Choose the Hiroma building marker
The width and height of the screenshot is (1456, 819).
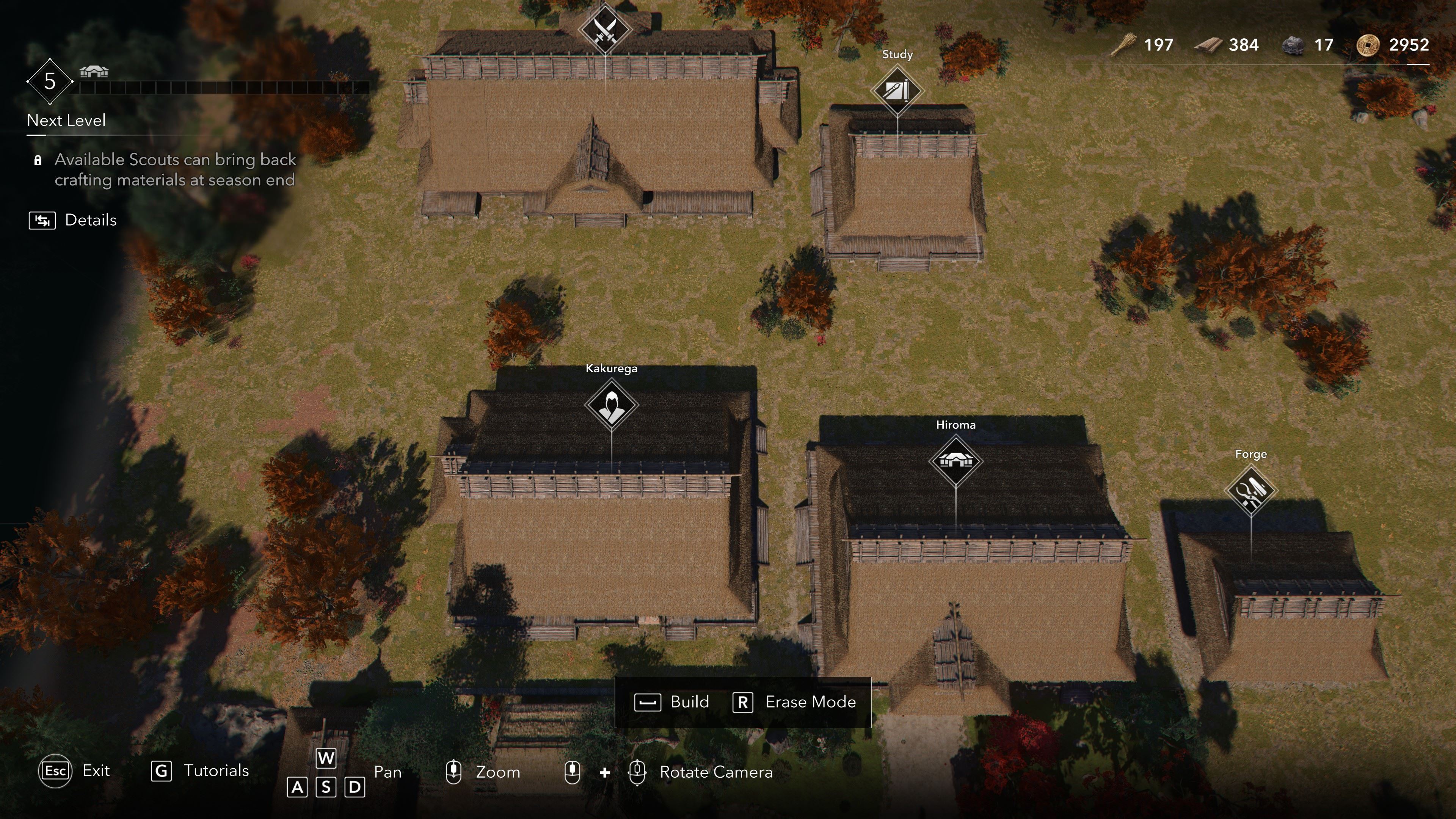click(955, 461)
